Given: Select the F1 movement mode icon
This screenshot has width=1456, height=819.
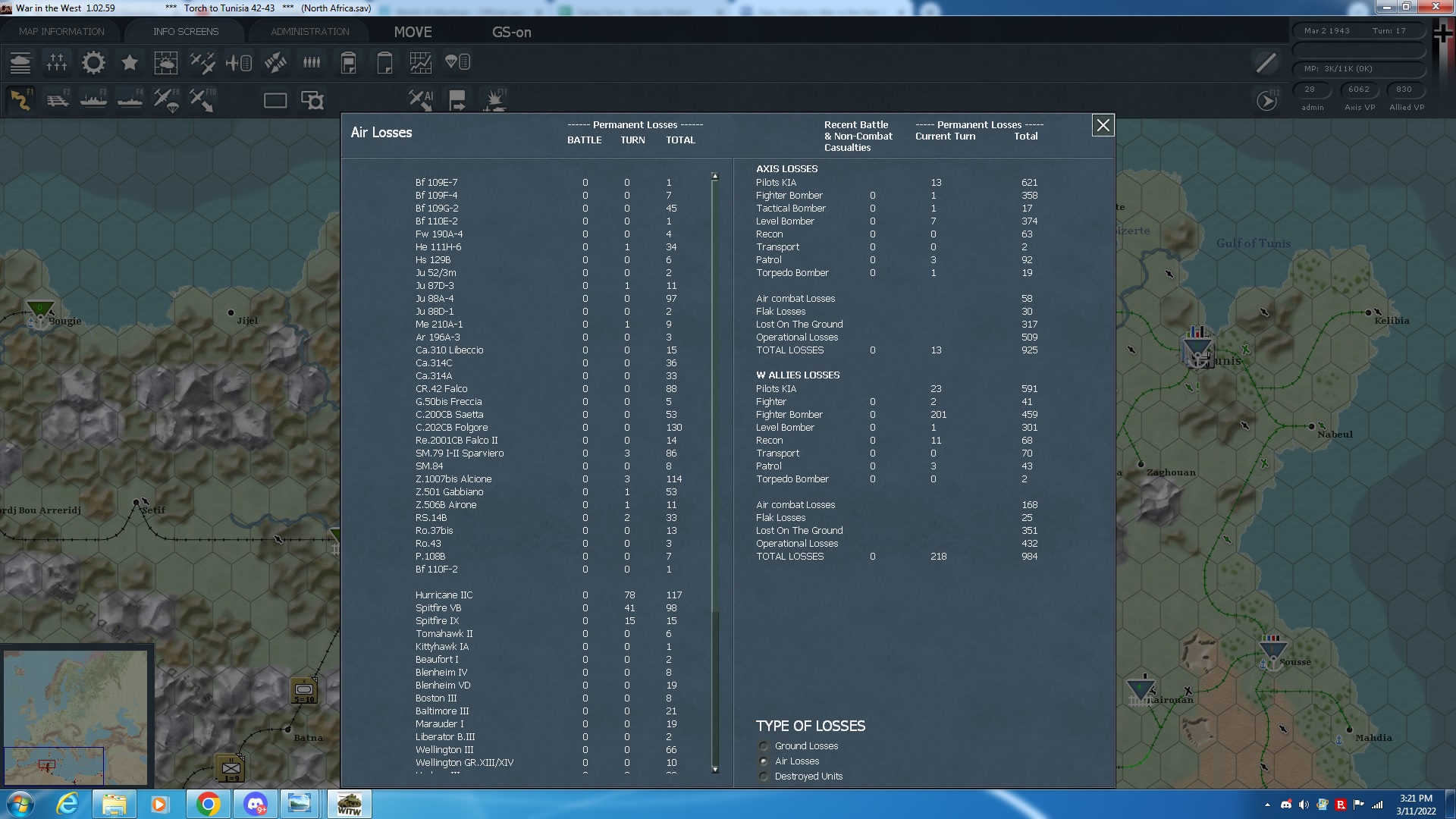Looking at the screenshot, I should pos(20,99).
